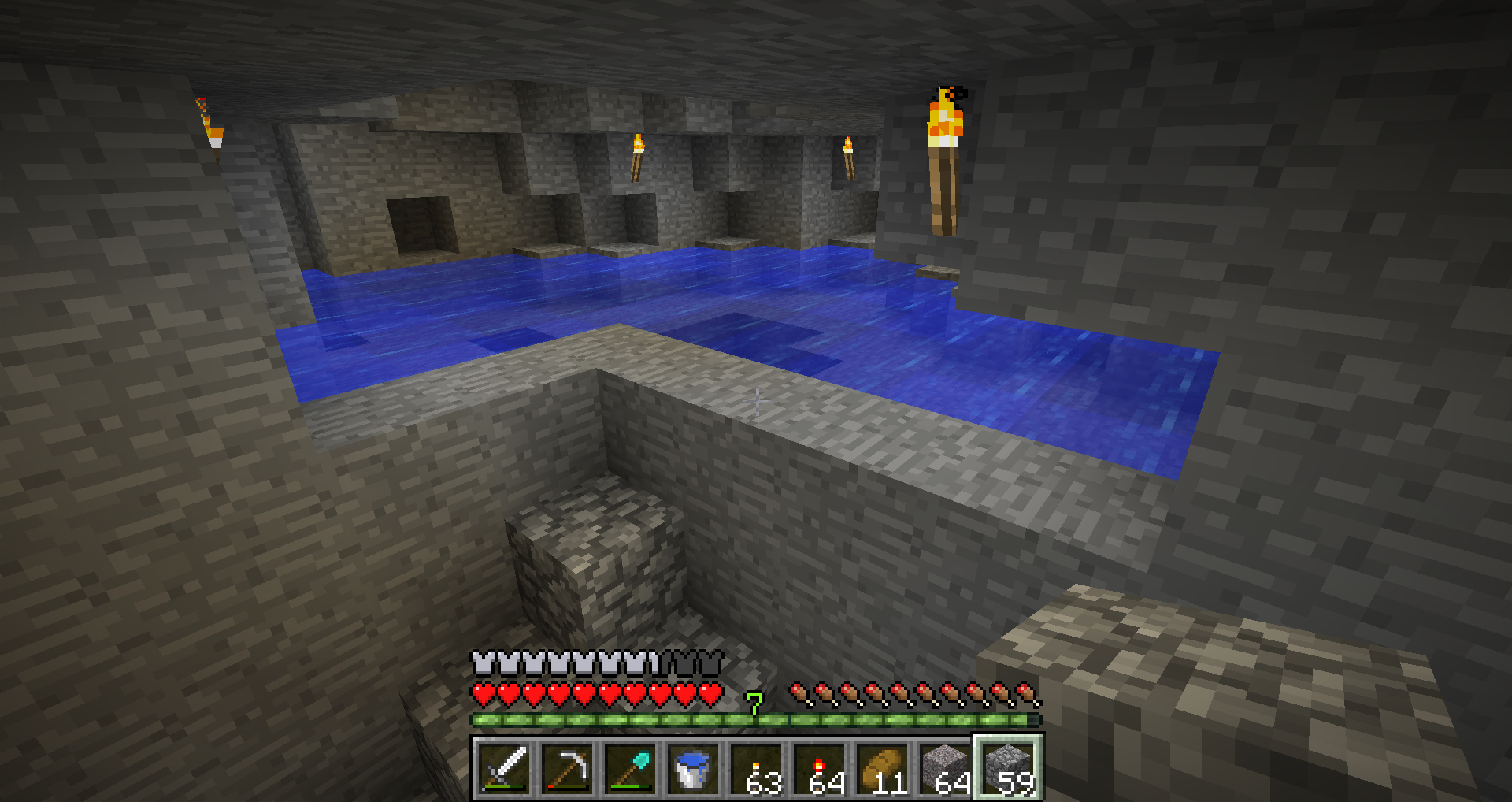1512x802 pixels.
Task: Select the water bucket slot
Action: 693,768
